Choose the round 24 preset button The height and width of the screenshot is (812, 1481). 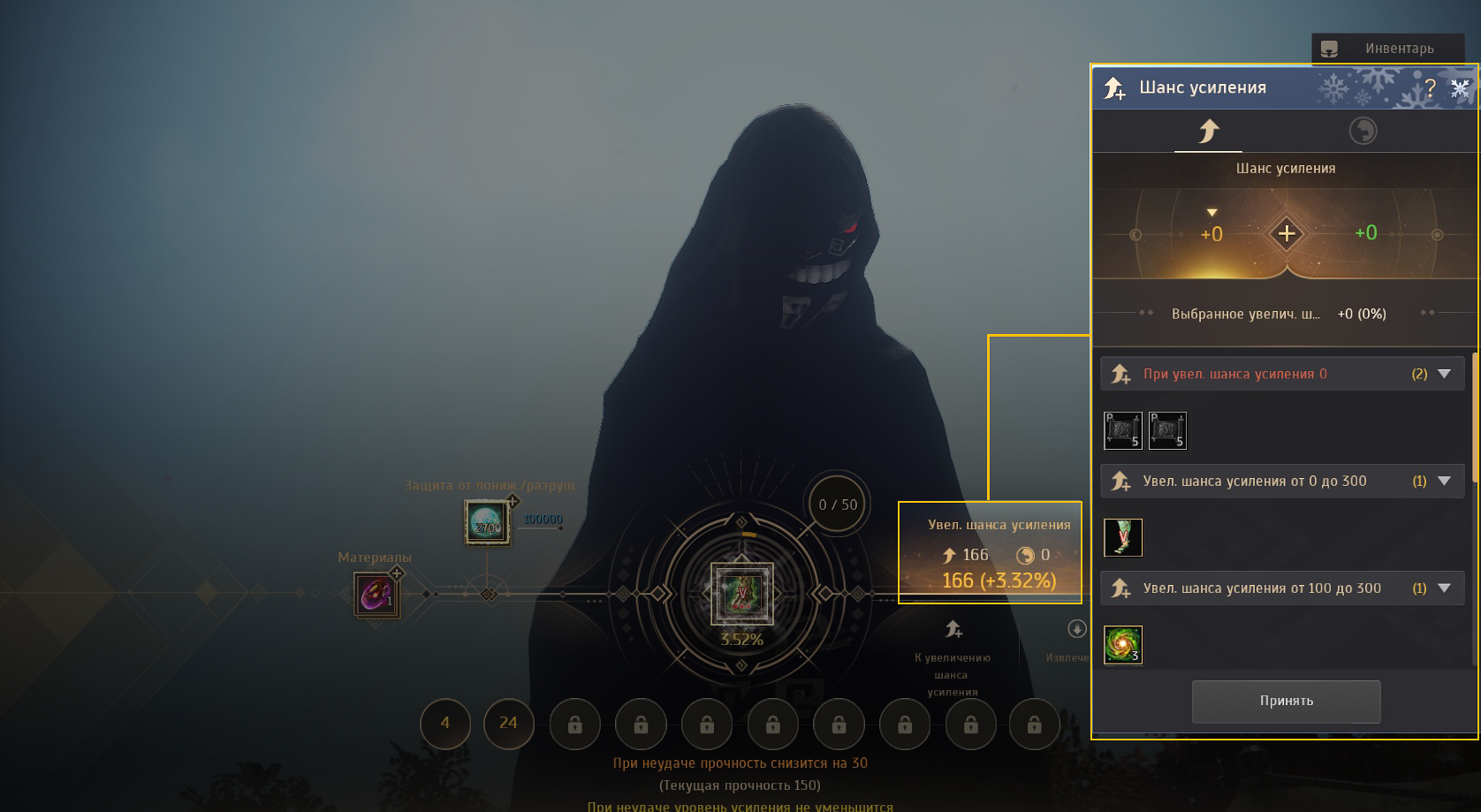click(x=508, y=723)
